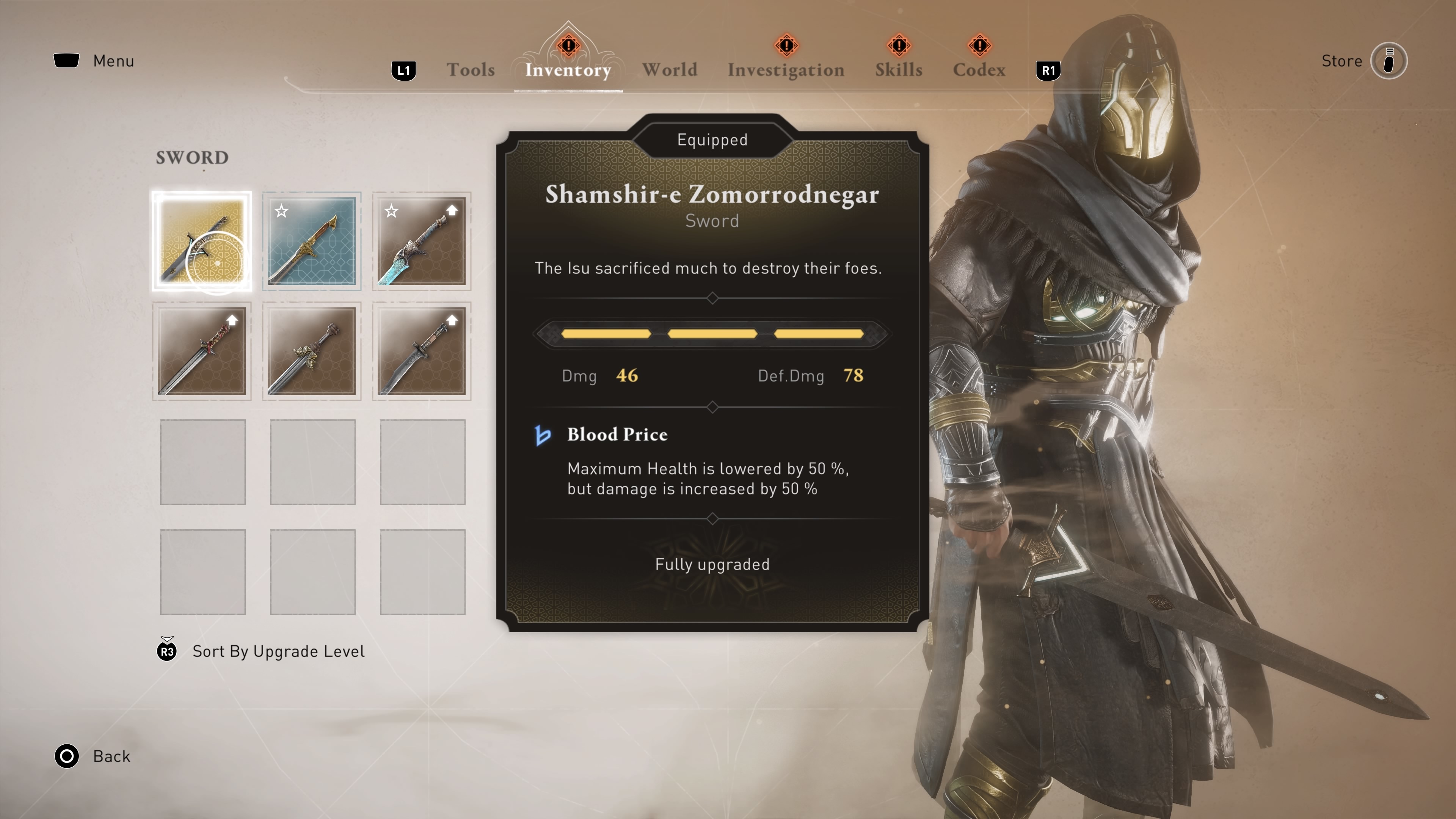Click the upgrade arrow on the dark sword
This screenshot has height=819, width=1456.
[231, 320]
